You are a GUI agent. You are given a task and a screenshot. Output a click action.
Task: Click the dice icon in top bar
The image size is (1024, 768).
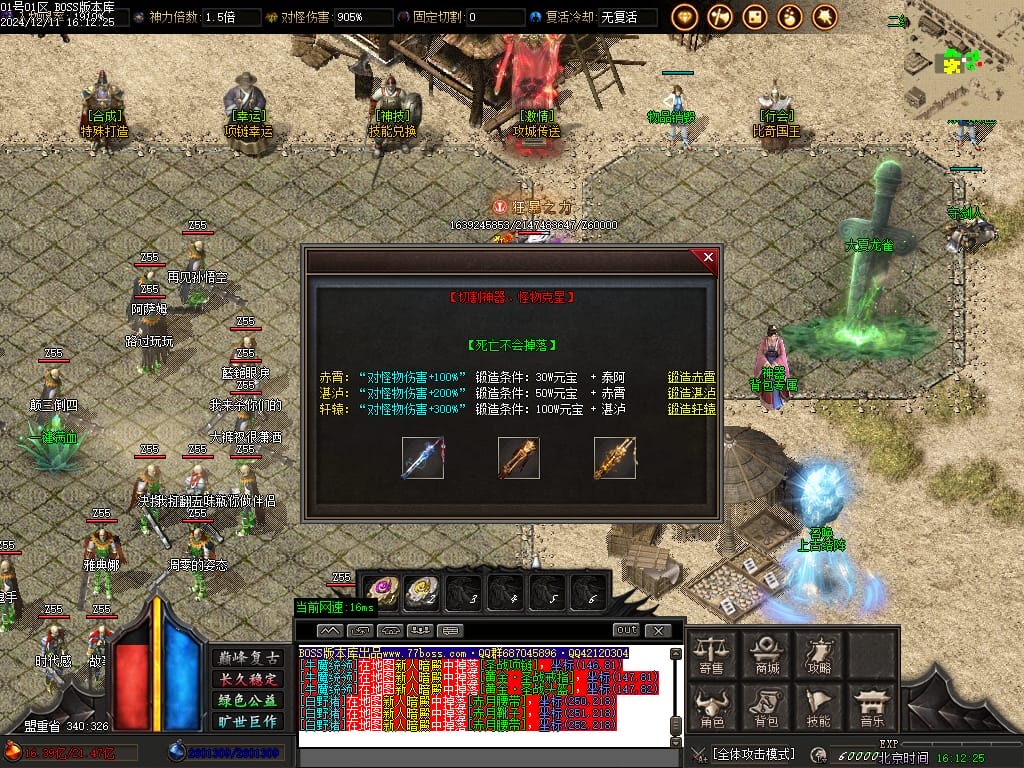pos(755,16)
